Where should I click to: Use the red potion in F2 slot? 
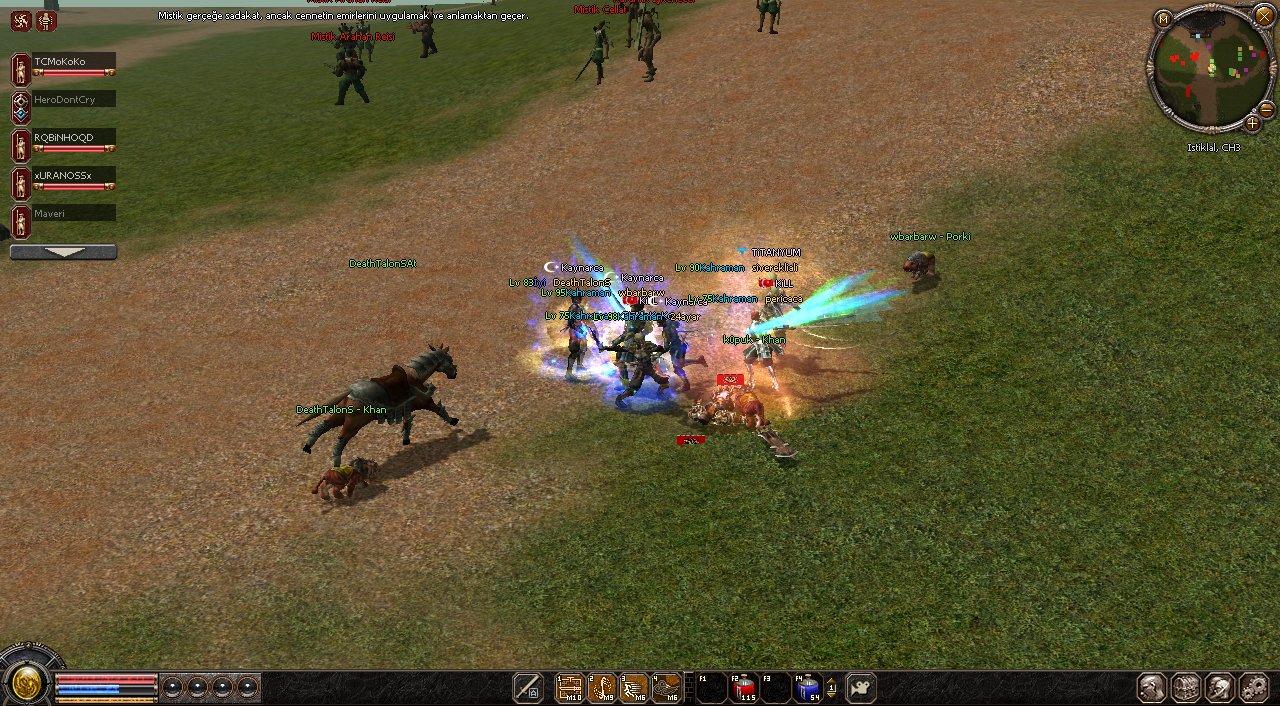[x=743, y=688]
